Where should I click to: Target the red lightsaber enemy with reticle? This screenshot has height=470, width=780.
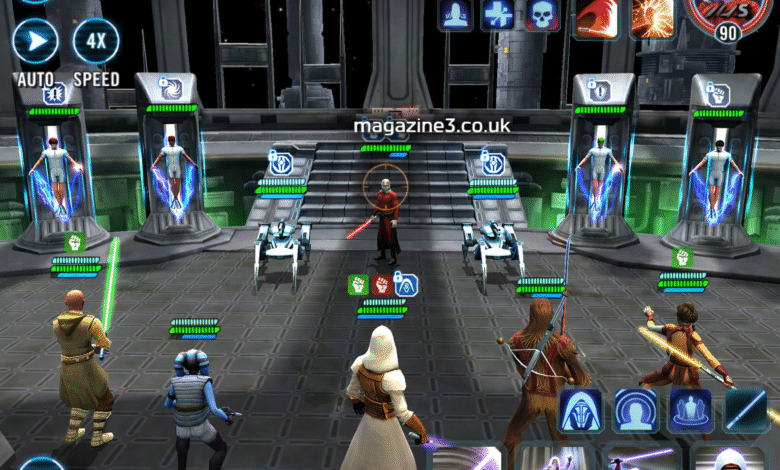(380, 186)
